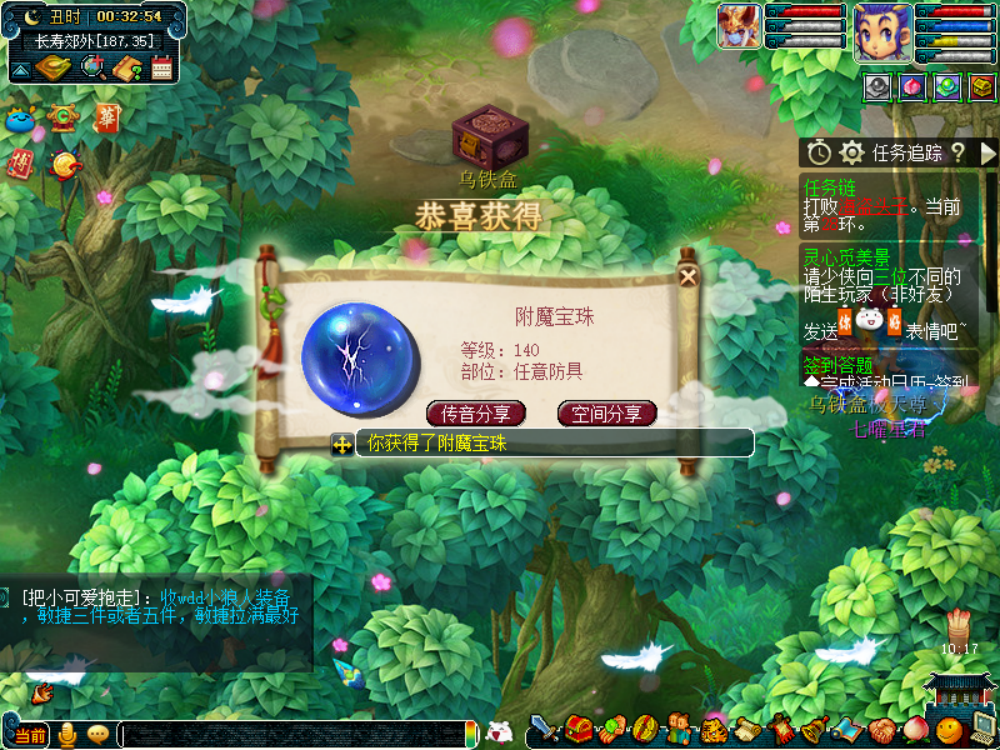Viewport: 1000px width, 750px height.
Task: Click the 传音分享 share button
Action: pos(476,413)
